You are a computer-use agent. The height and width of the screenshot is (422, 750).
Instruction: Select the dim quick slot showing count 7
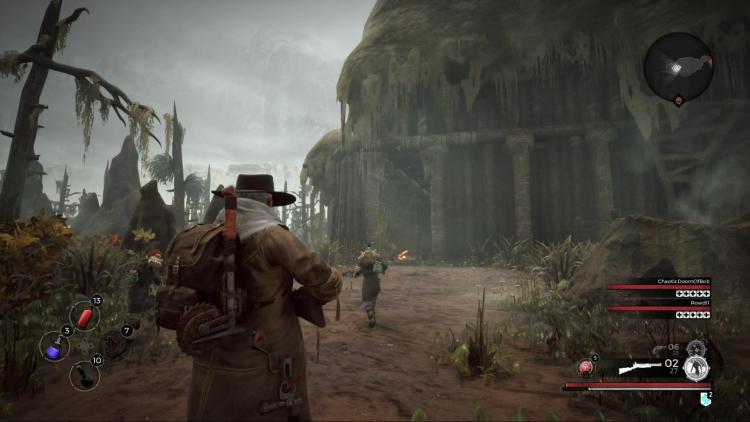pyautogui.click(x=113, y=345)
